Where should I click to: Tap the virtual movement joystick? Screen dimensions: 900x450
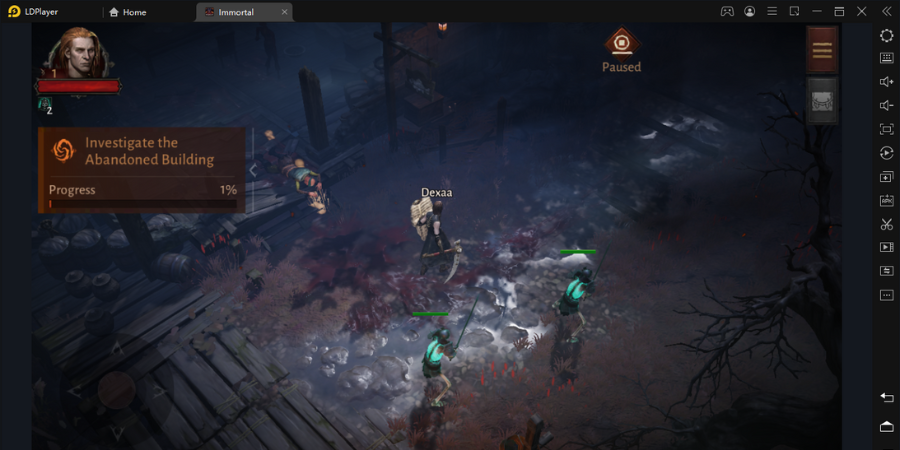(x=114, y=390)
